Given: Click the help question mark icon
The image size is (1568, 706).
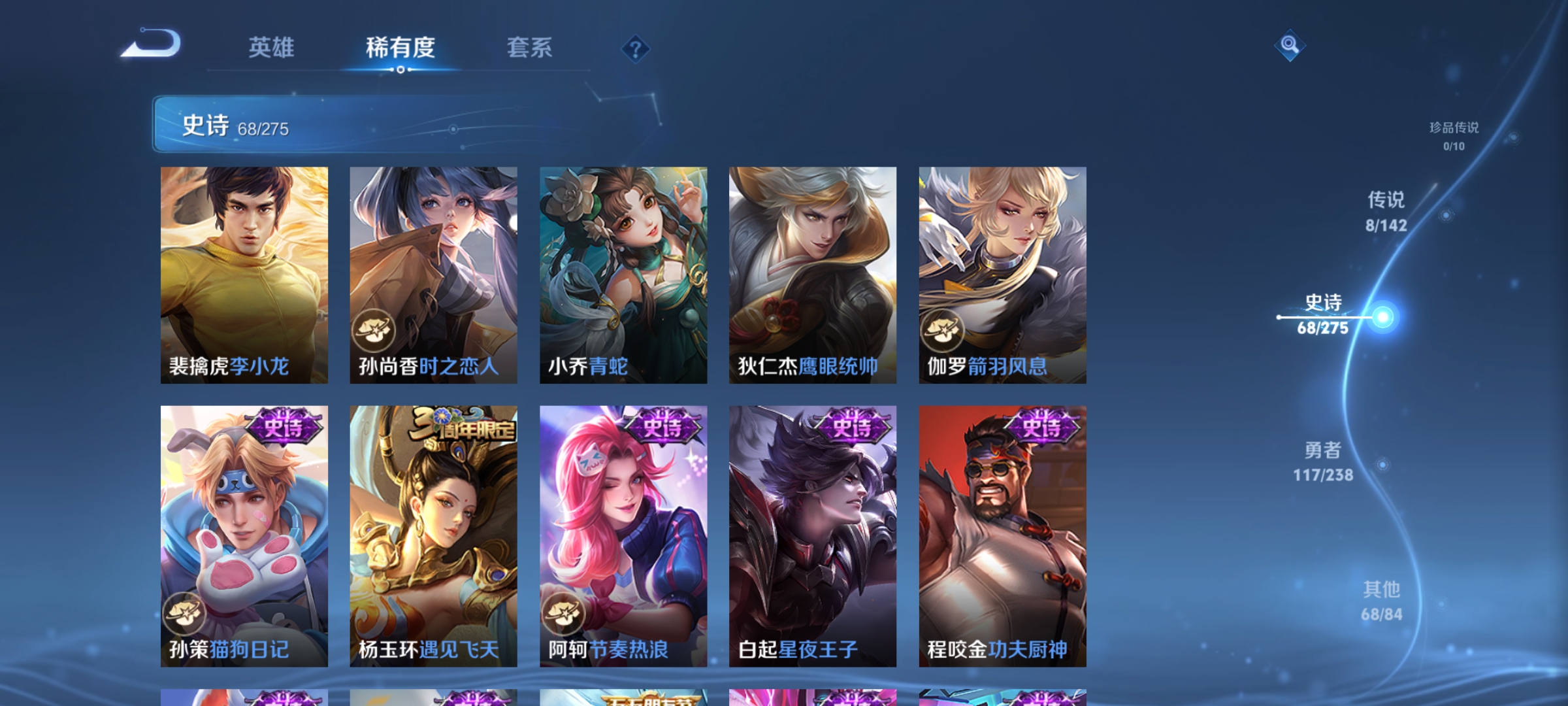Looking at the screenshot, I should point(636,50).
